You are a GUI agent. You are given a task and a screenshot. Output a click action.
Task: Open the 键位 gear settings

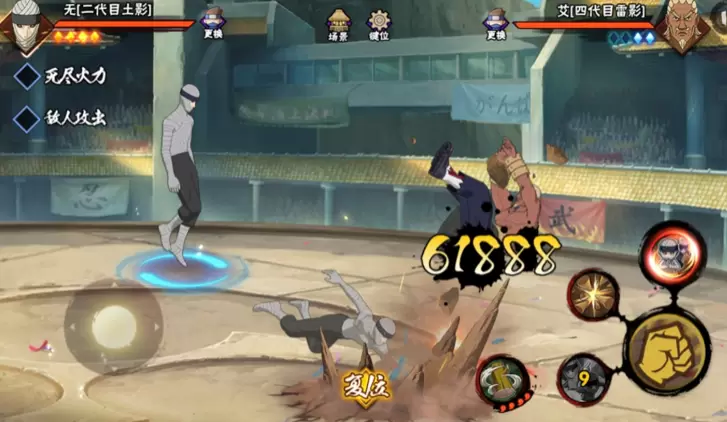click(379, 22)
